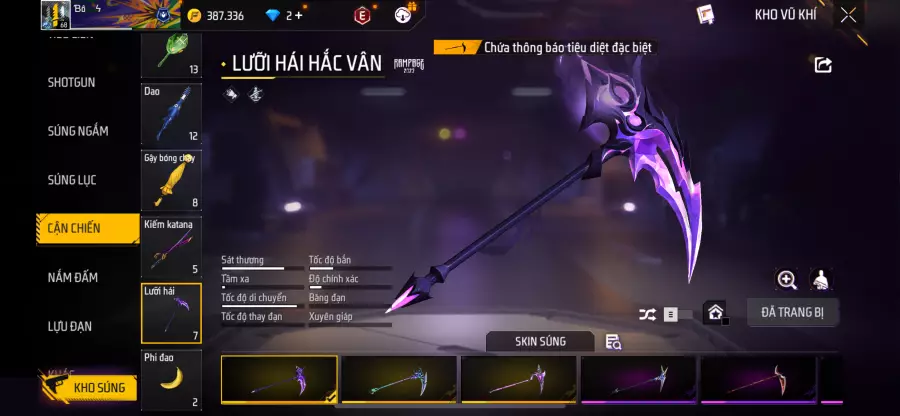Select the green scythe skin thumbnail

point(398,379)
